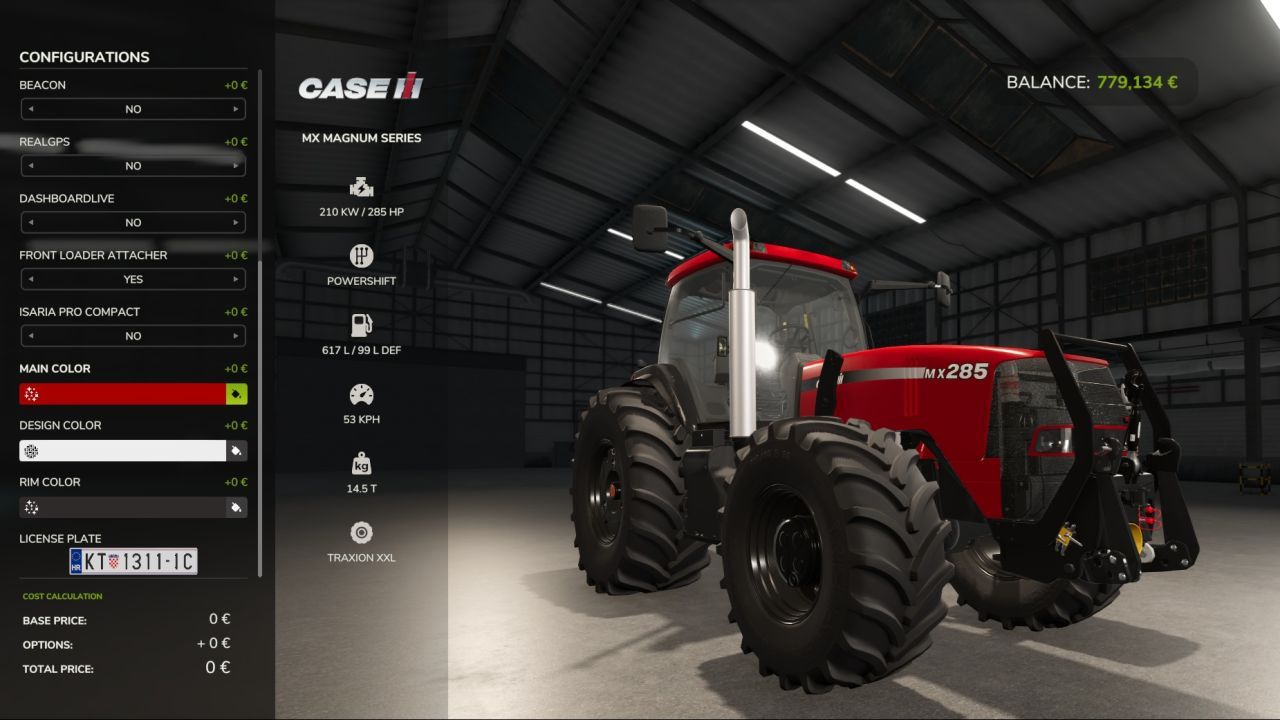Click the fuel capacity icon above 617 L
This screenshot has width=1280, height=720.
pos(361,324)
